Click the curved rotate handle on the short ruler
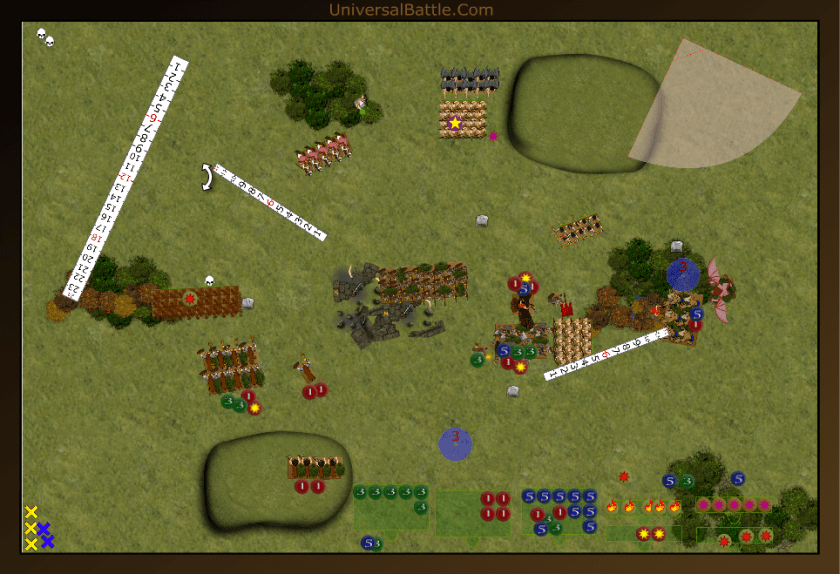The width and height of the screenshot is (840, 574). [207, 177]
